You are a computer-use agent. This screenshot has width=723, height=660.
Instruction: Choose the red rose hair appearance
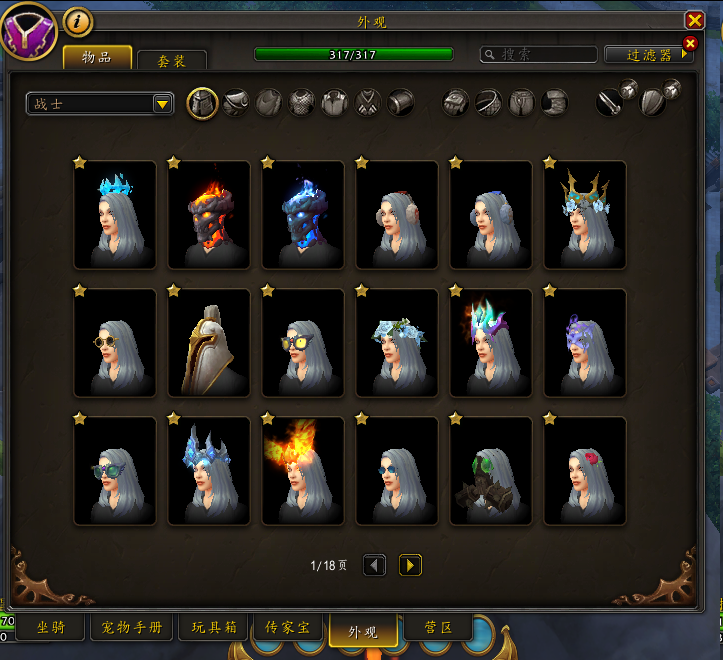pos(585,470)
